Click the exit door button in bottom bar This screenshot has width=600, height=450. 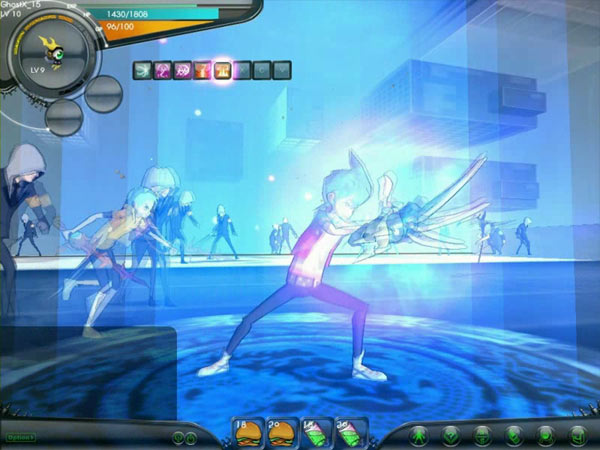(x=577, y=435)
